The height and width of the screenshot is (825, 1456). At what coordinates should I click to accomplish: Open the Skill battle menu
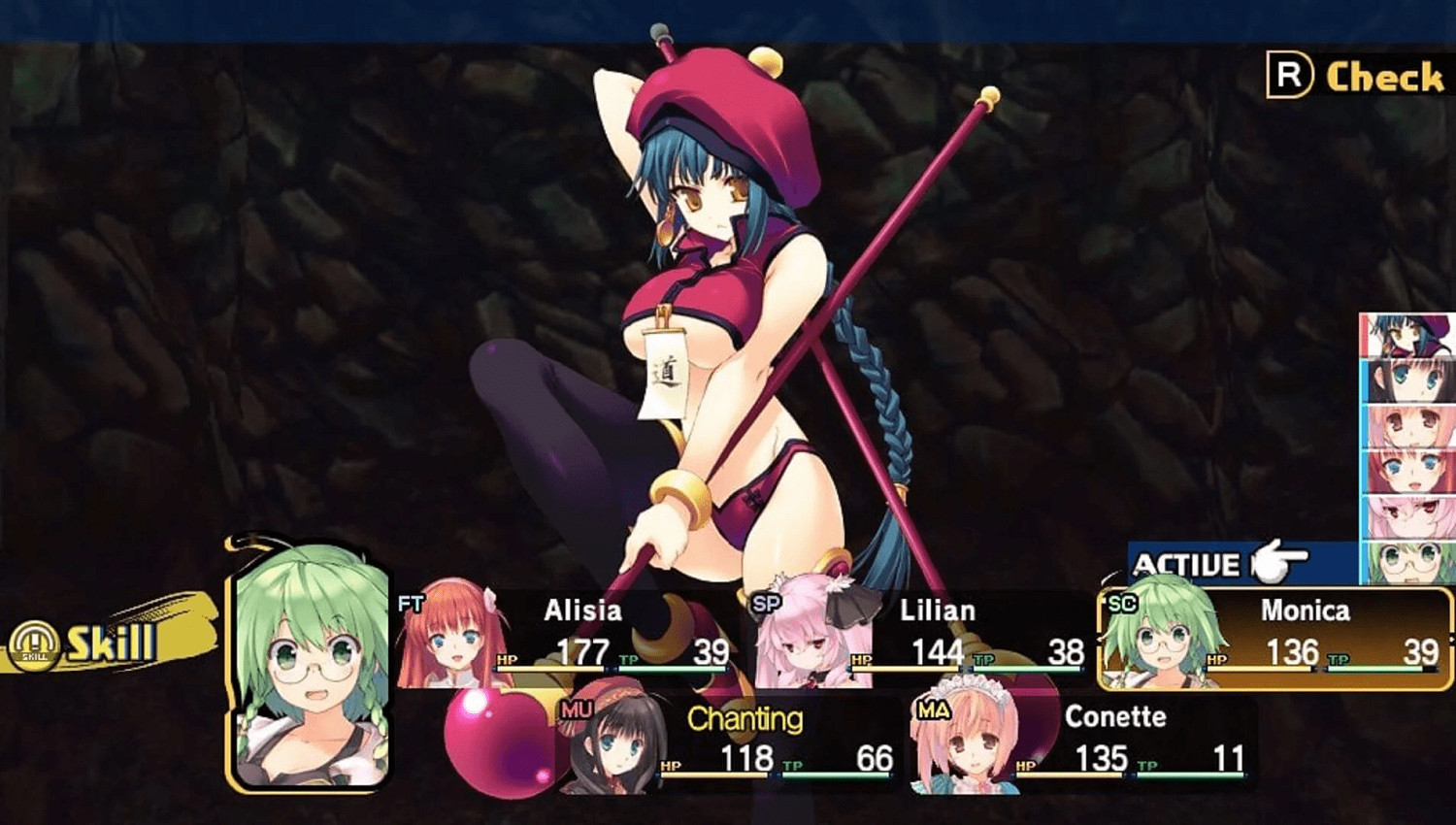point(112,643)
